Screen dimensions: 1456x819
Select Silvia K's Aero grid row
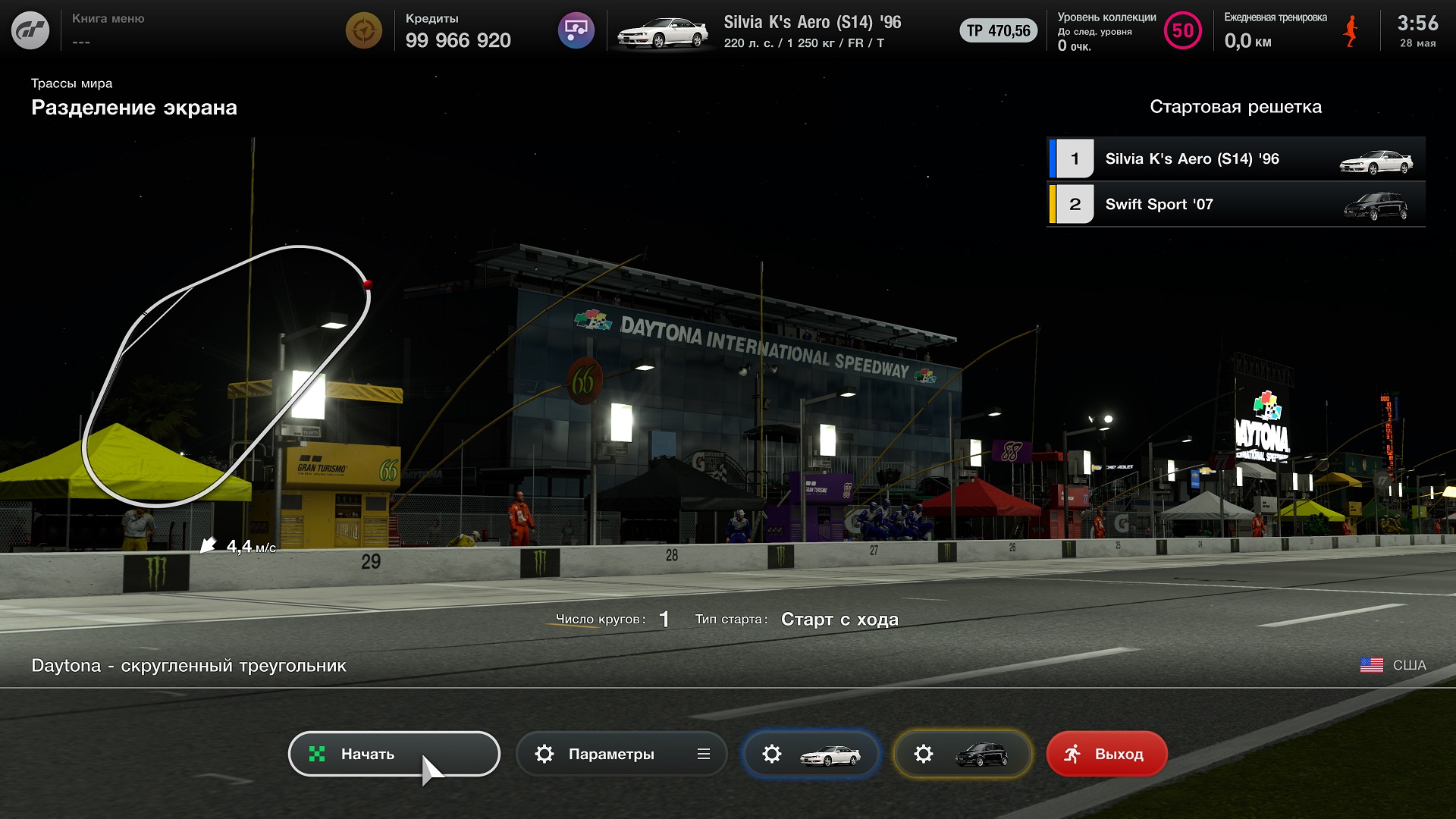click(x=1235, y=158)
